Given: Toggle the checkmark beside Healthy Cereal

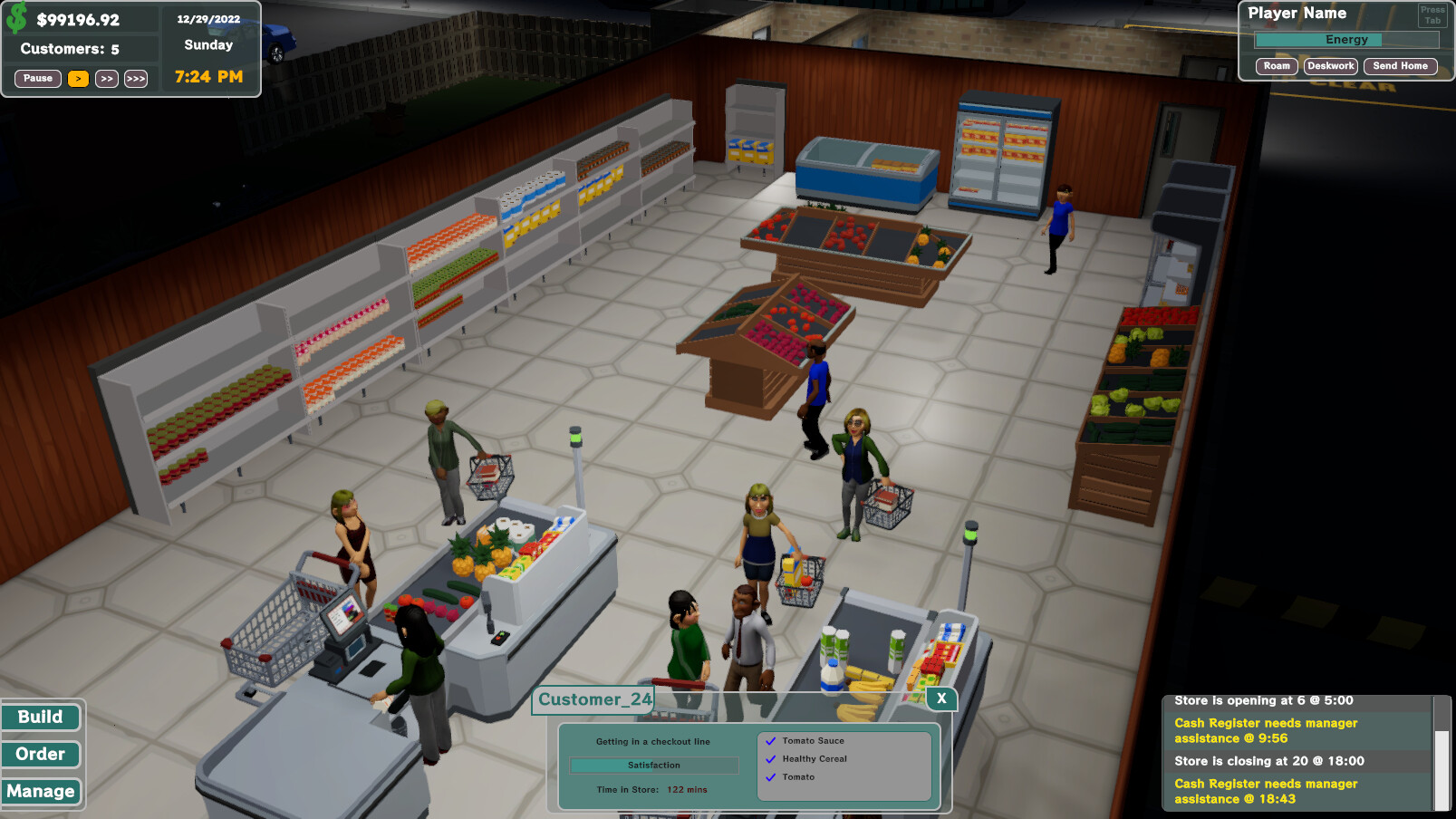Looking at the screenshot, I should click(x=772, y=759).
